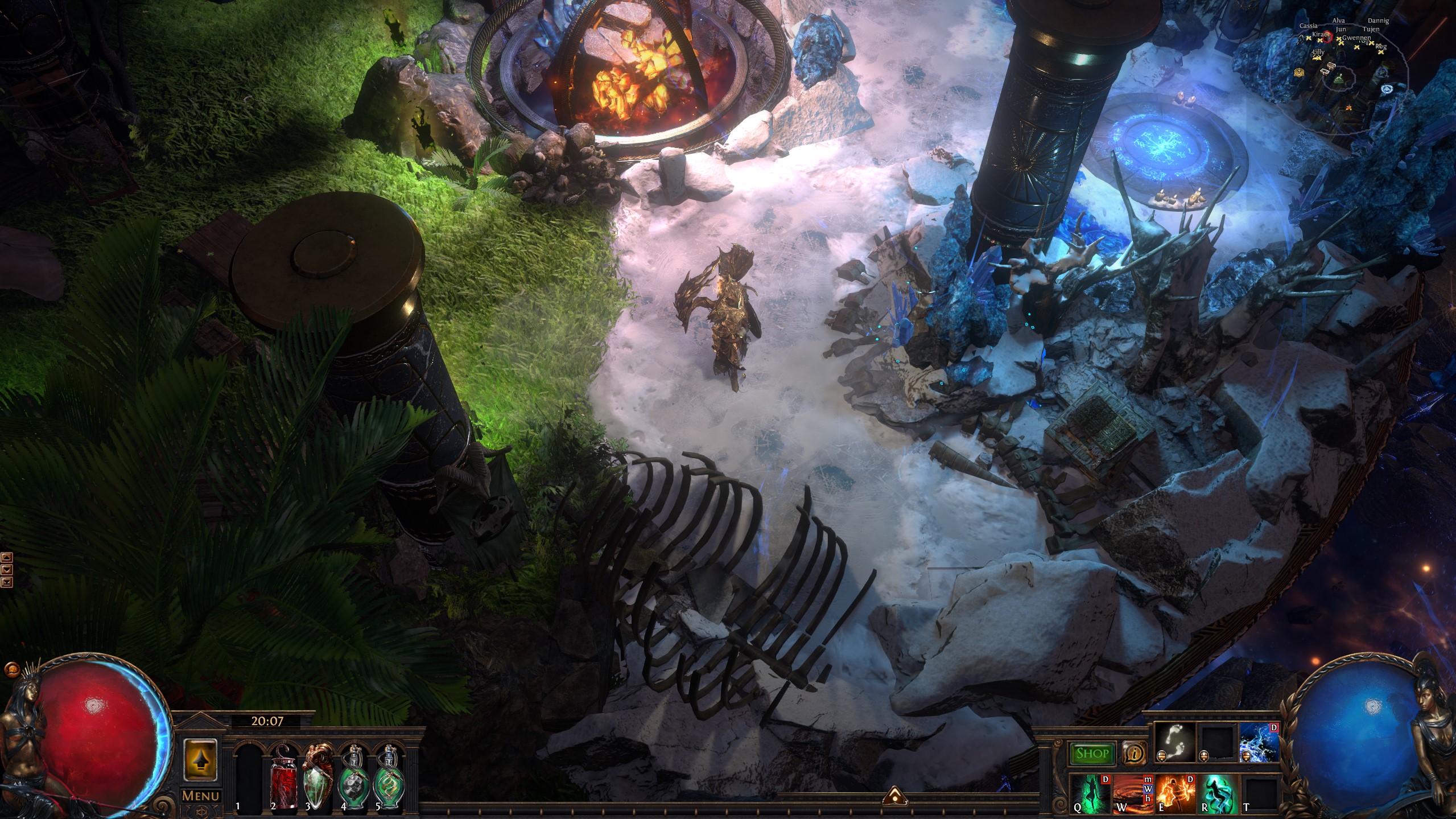Screen dimensions: 1456x819
Task: Open the Menu button
Action: coord(200,796)
